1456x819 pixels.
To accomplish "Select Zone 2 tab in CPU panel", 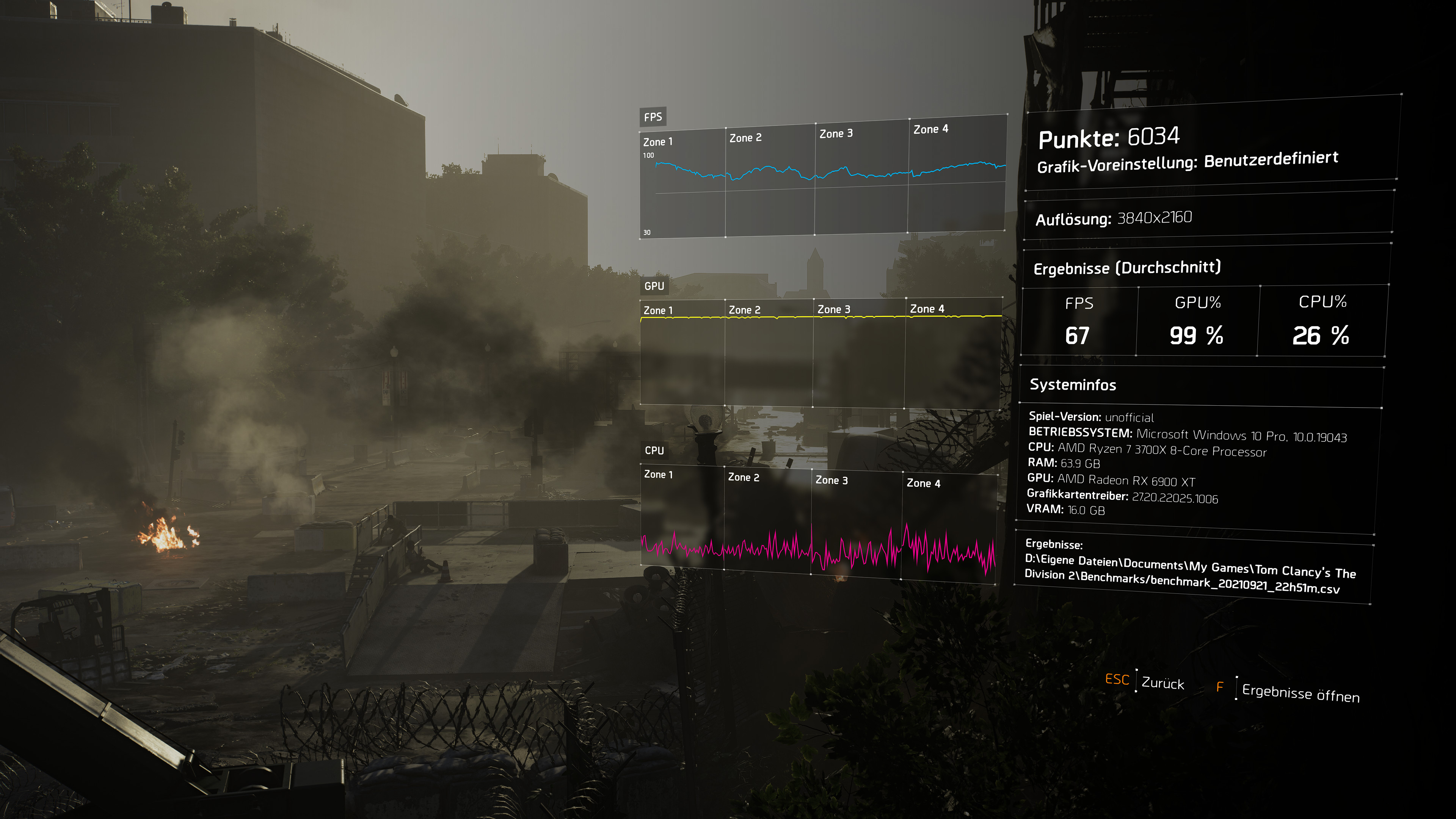I will click(x=743, y=478).
